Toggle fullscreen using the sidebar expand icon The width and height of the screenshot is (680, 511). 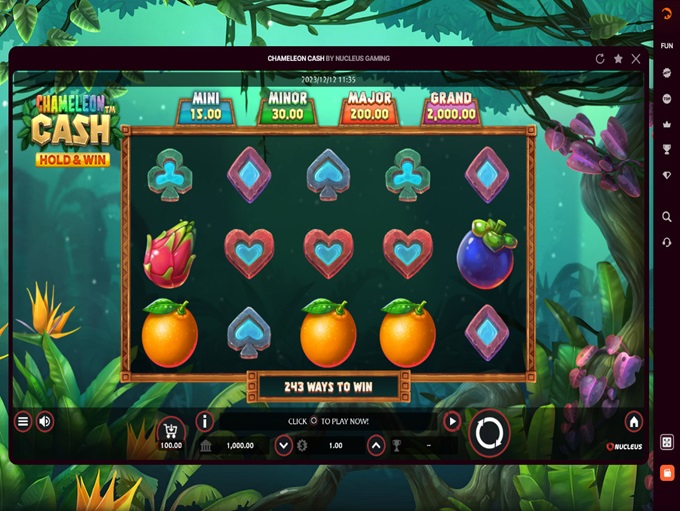667,442
